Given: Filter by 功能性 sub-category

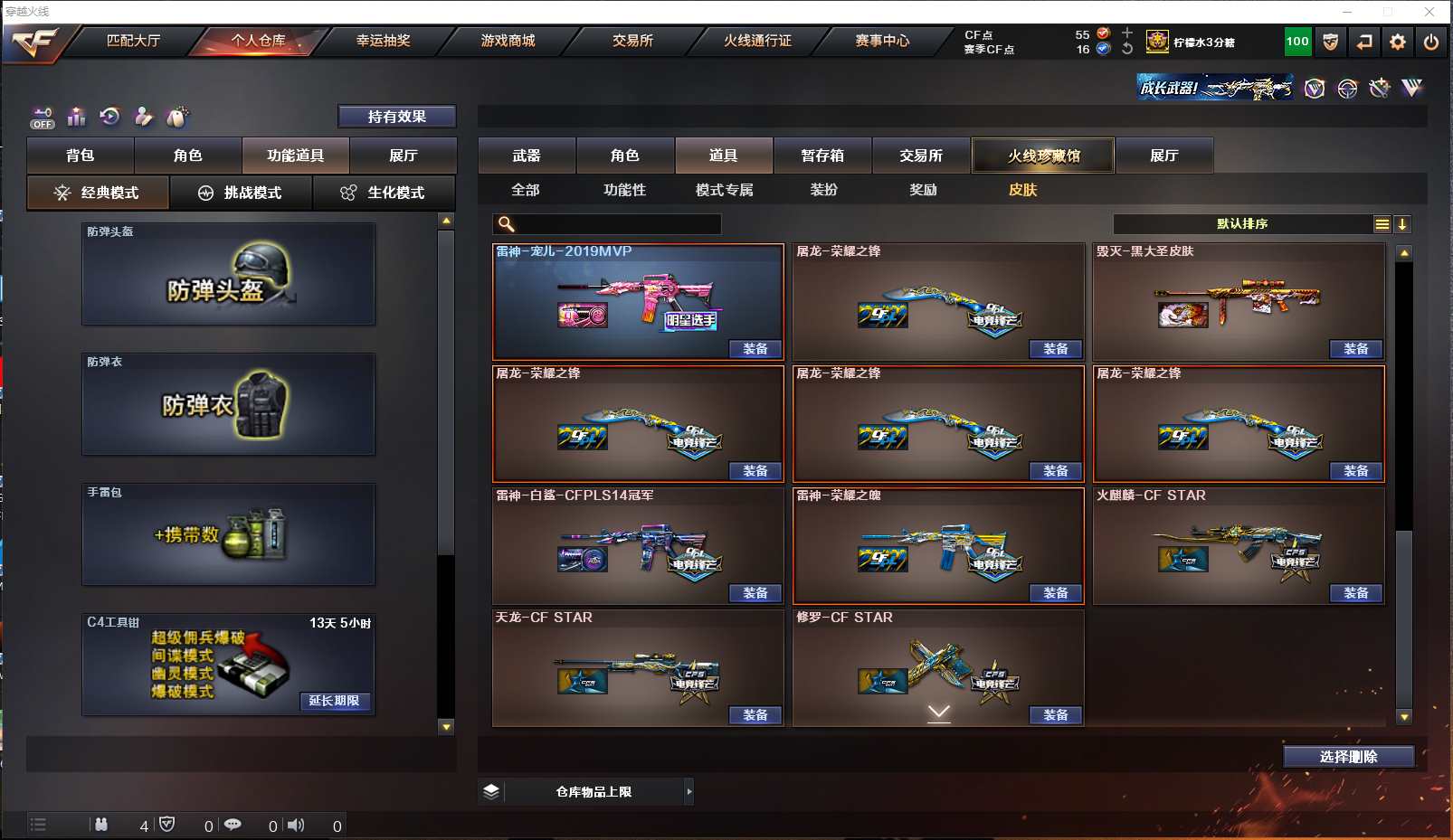Looking at the screenshot, I should [x=625, y=190].
